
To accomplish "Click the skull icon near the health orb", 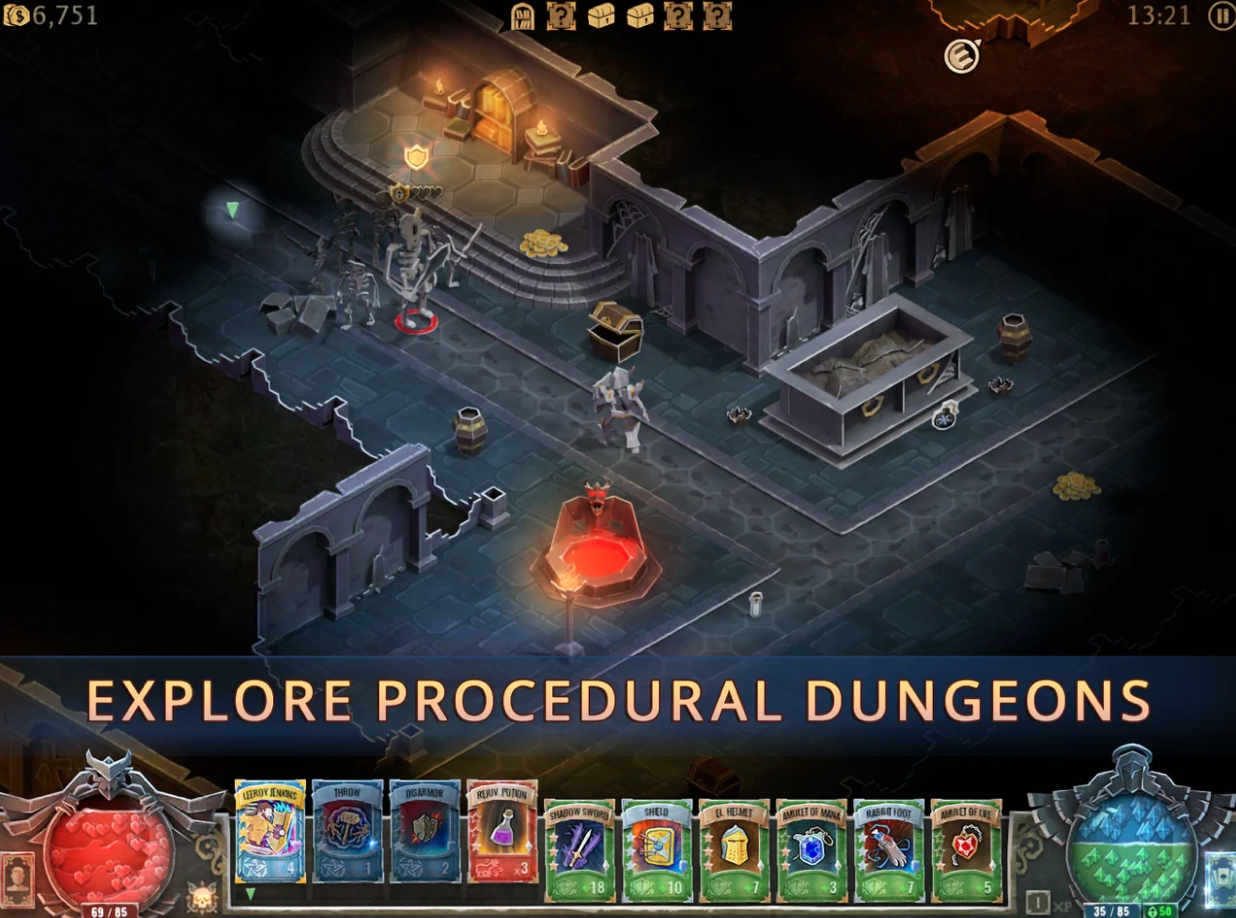I will coord(202,893).
